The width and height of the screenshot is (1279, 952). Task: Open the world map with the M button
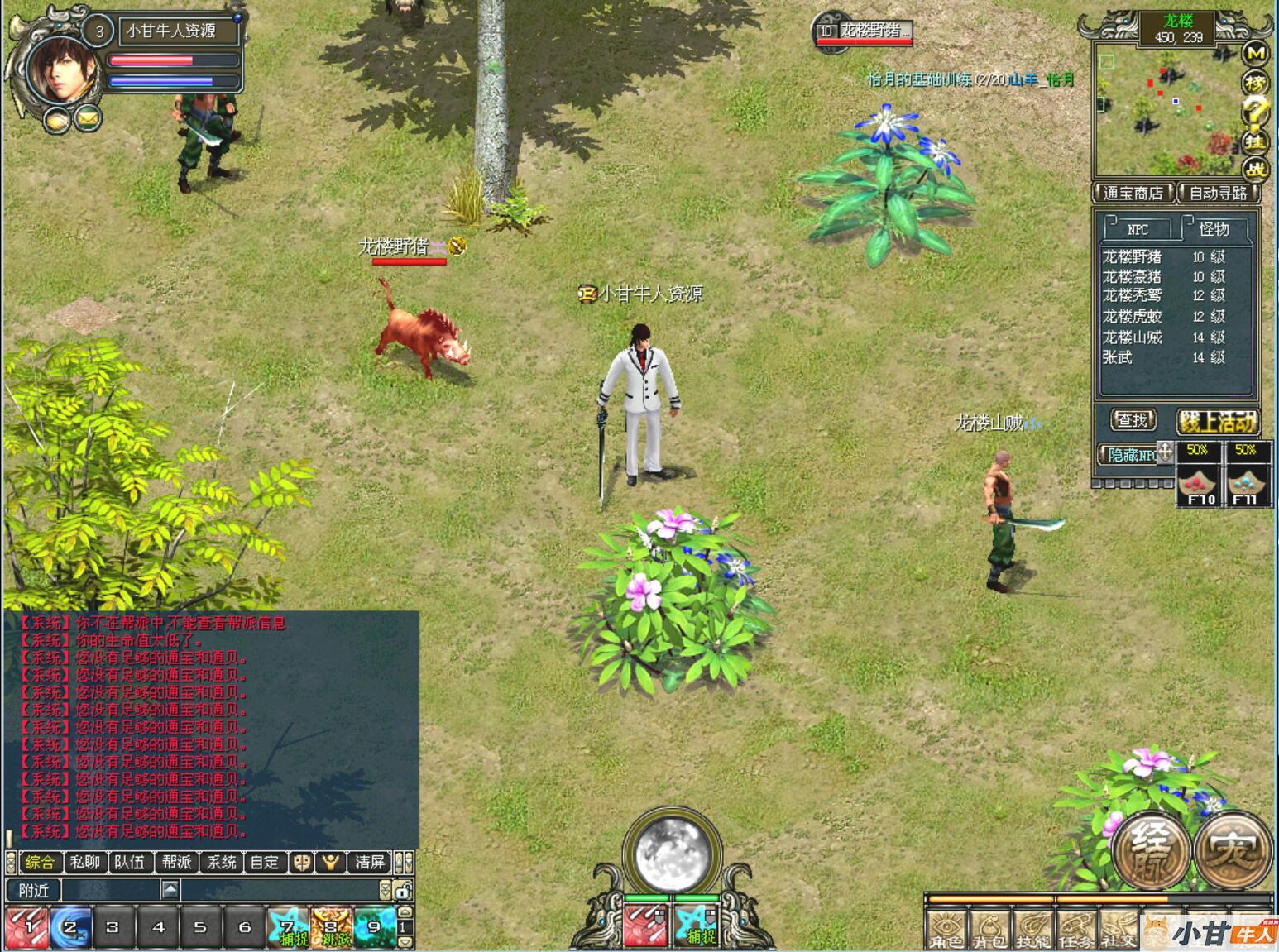click(1256, 53)
